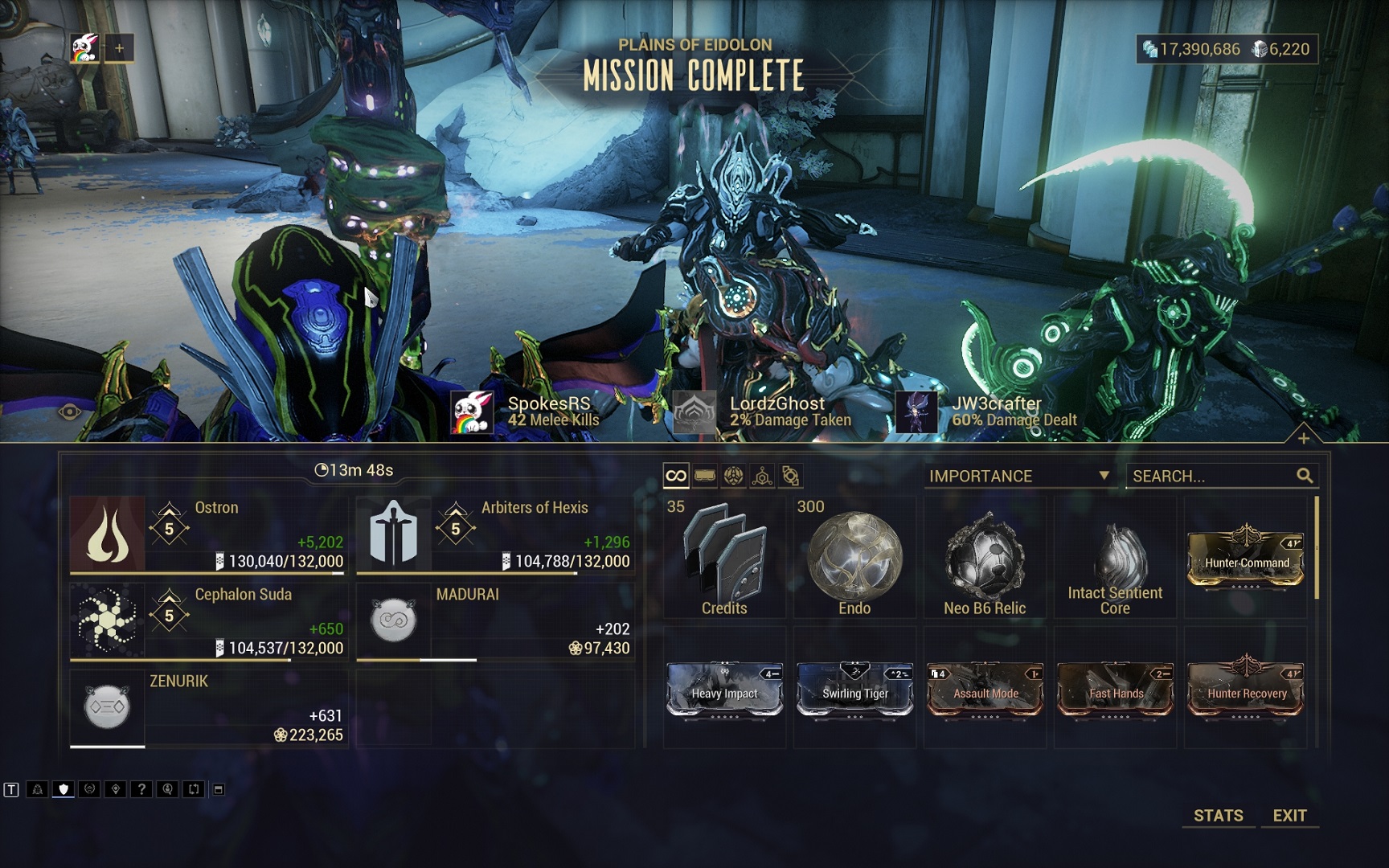Select JW3crafter player entry
This screenshot has width=1389, height=868.
pyautogui.click(x=986, y=411)
